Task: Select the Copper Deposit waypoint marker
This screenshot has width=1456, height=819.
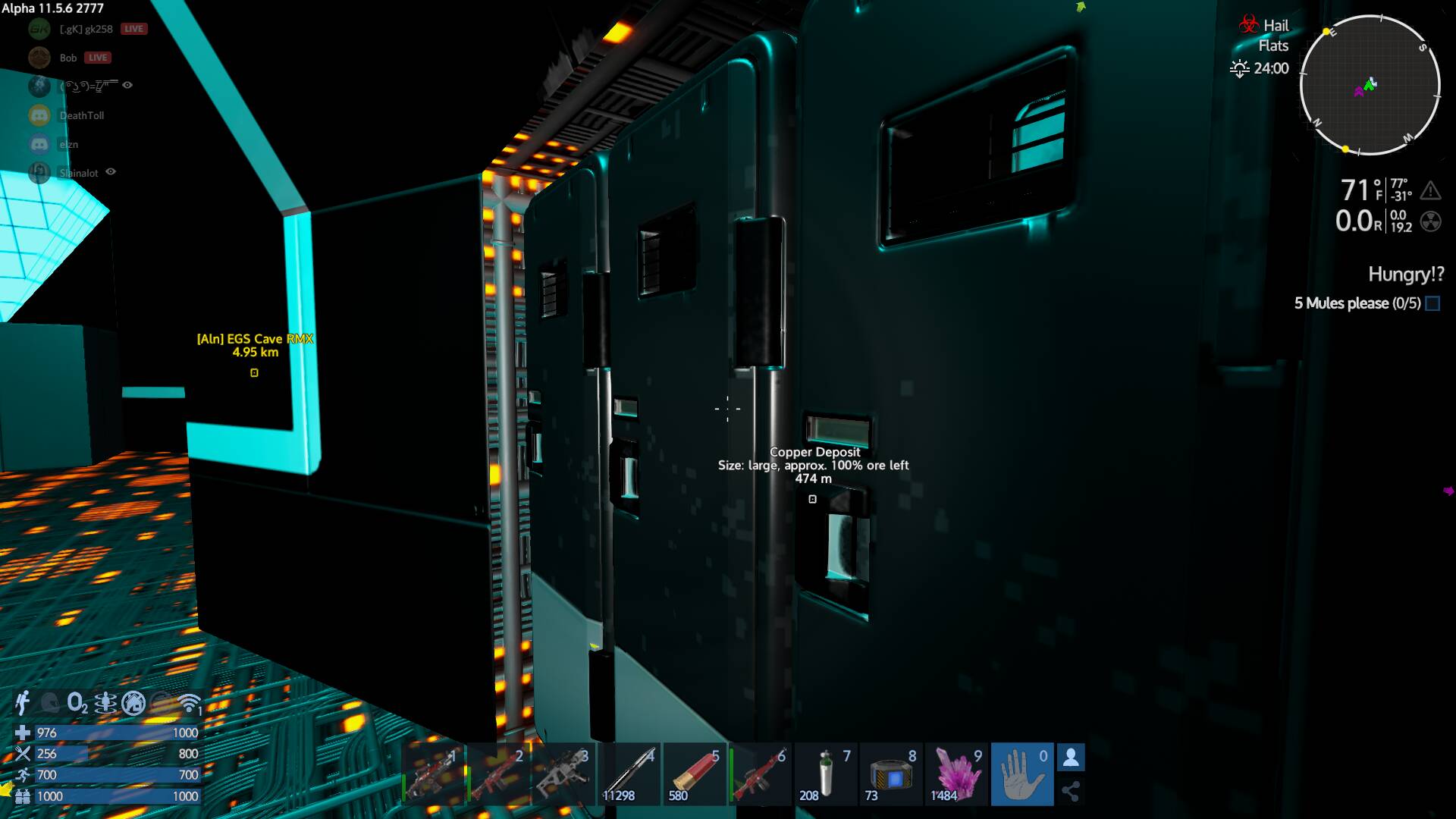Action: (812, 499)
